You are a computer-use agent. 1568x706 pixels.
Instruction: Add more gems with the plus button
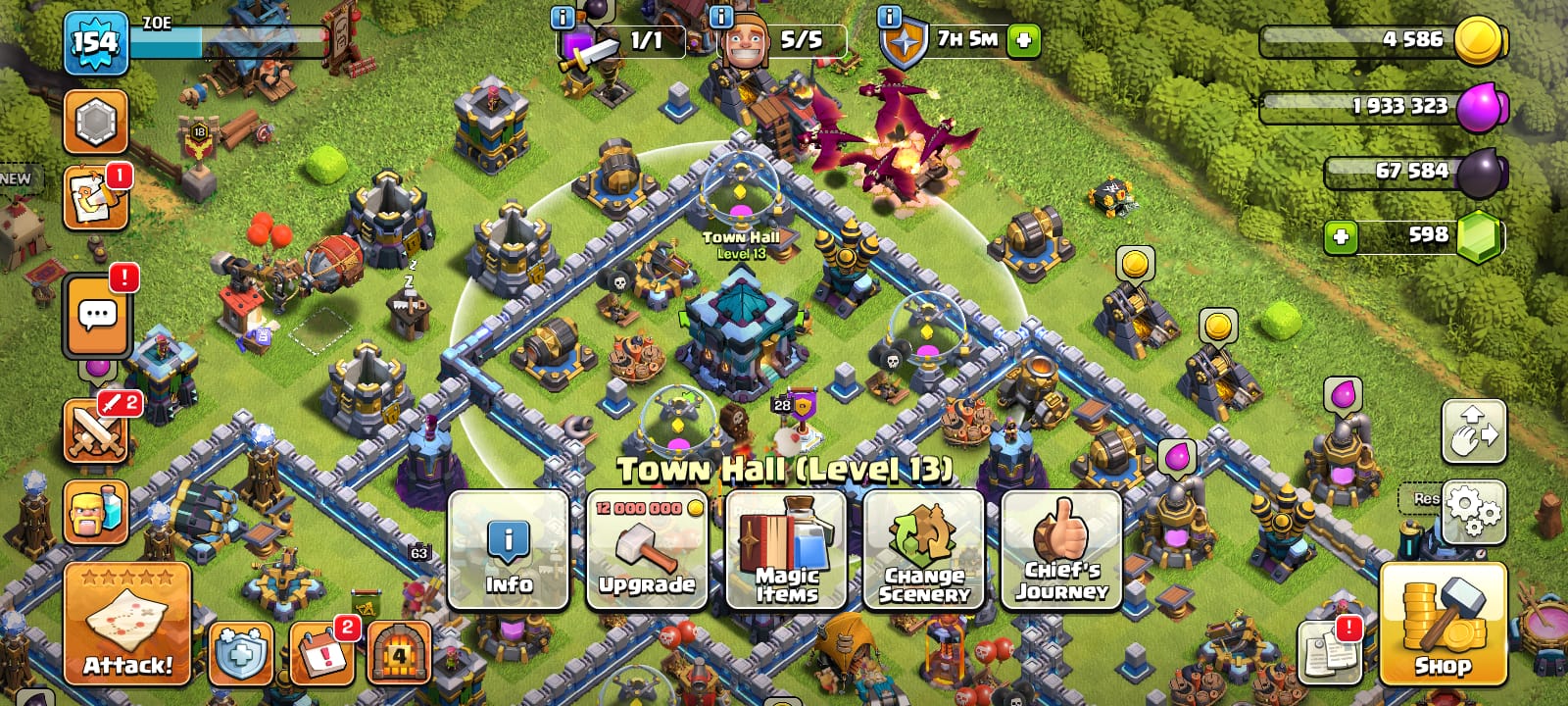click(1341, 237)
